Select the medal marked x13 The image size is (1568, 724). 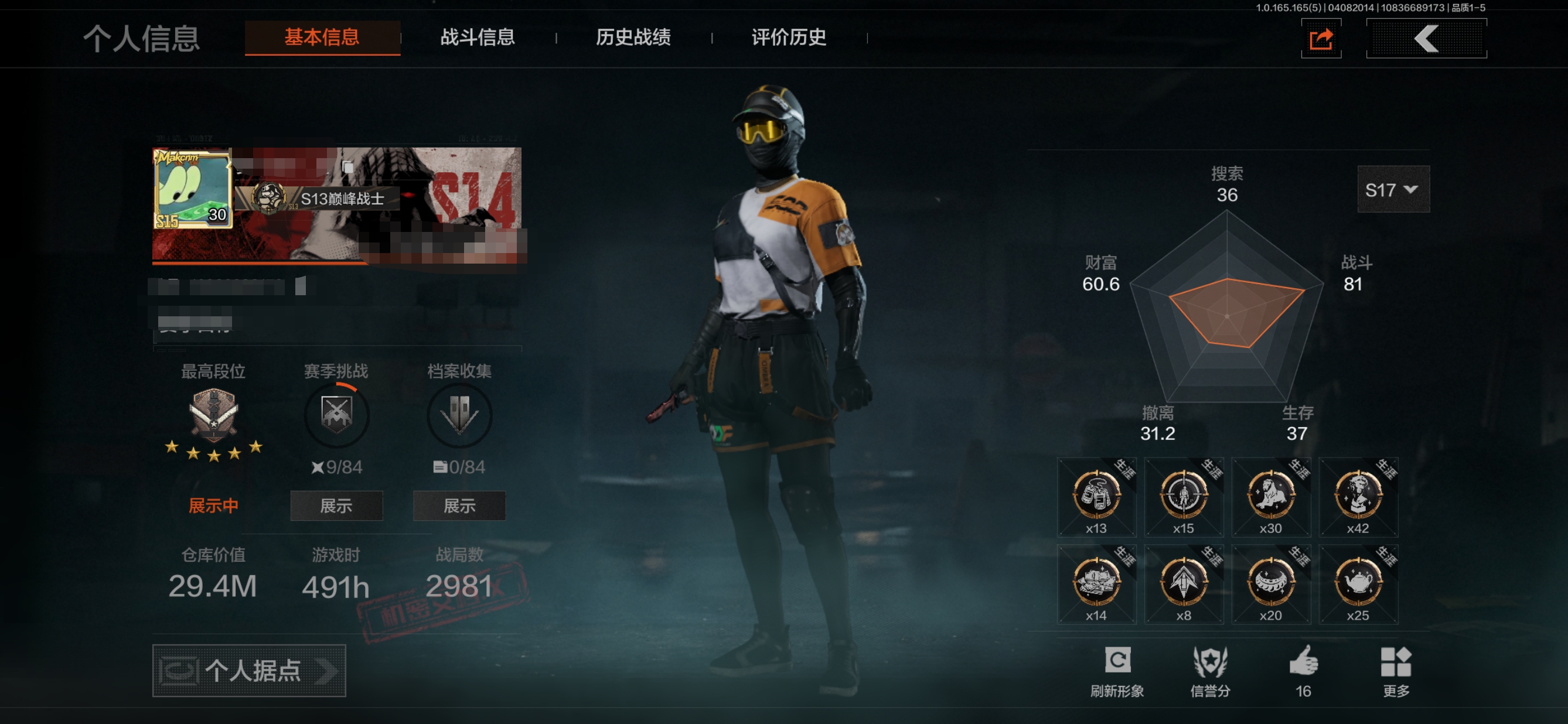(1096, 497)
